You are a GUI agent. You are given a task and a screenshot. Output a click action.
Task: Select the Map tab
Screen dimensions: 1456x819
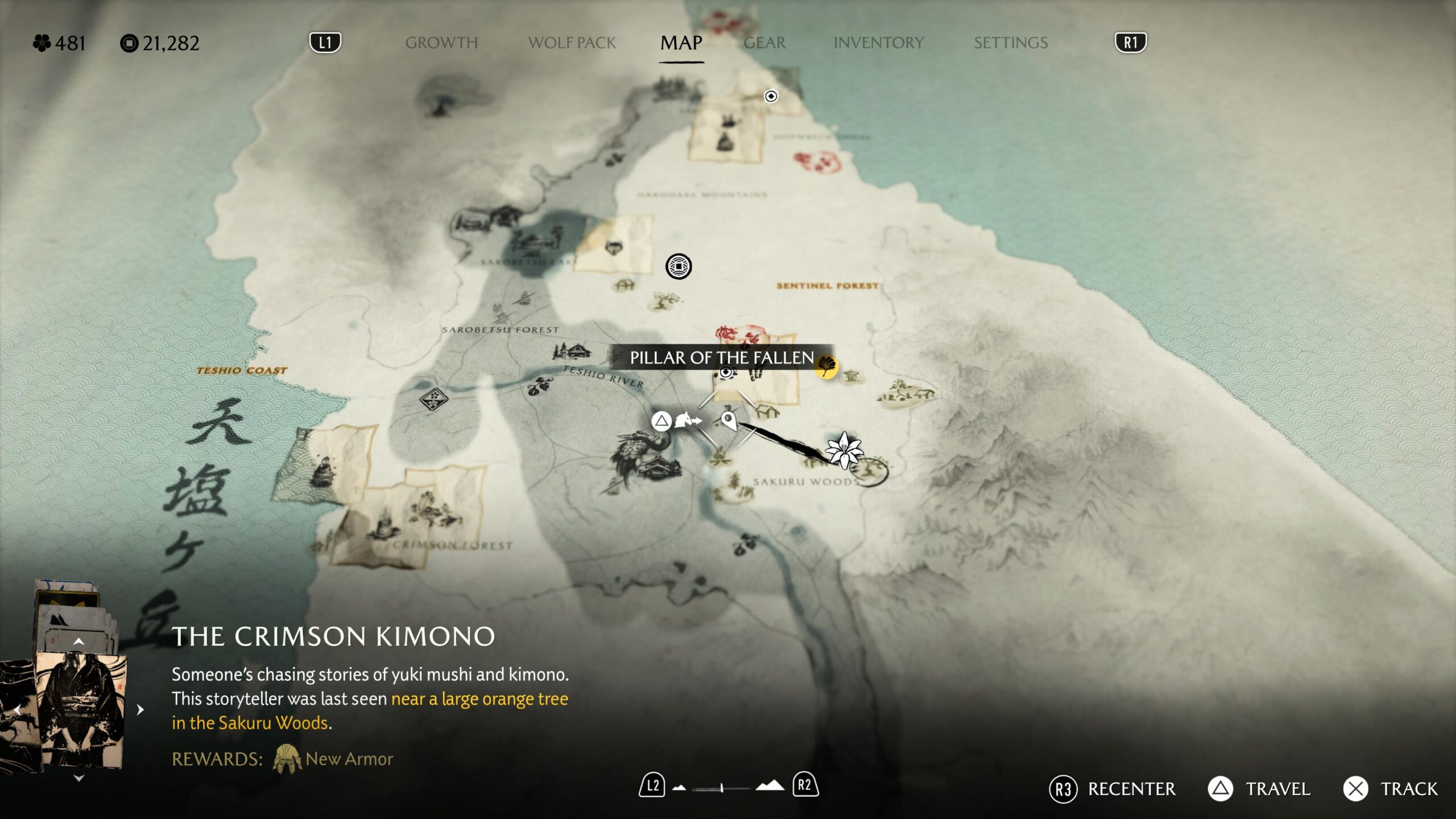click(x=681, y=43)
